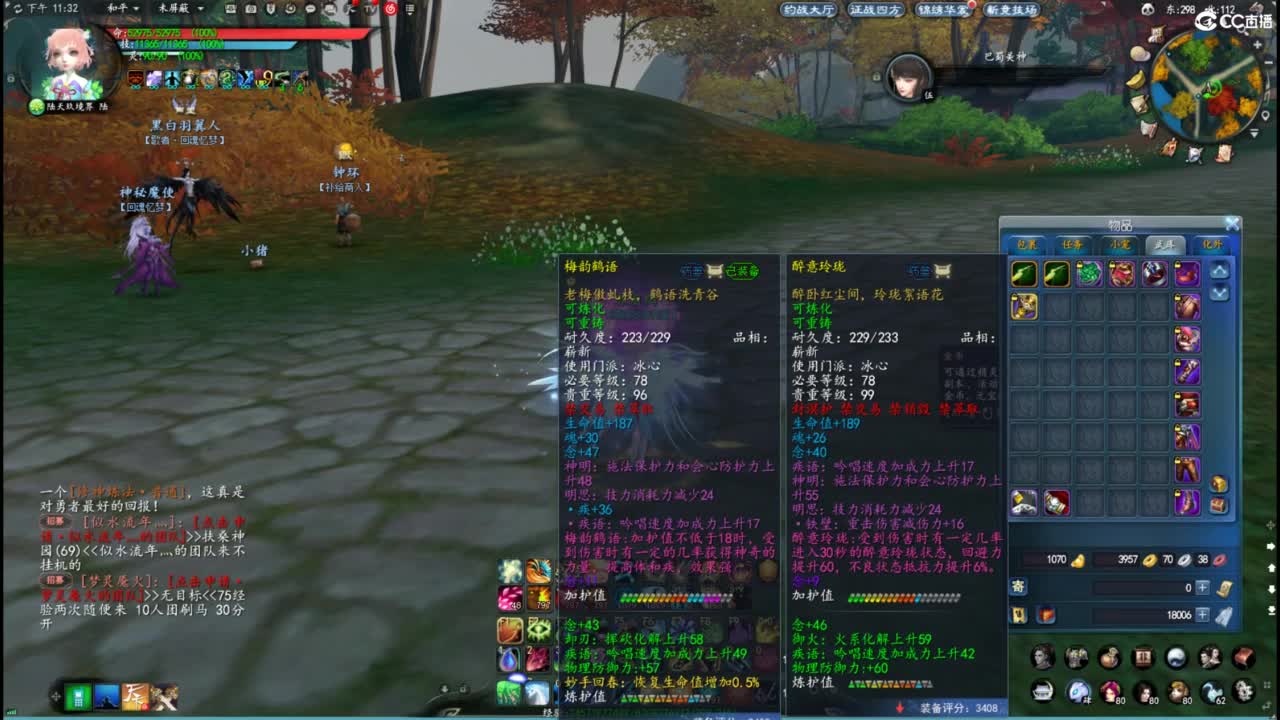1280x720 pixels.
Task: Select the red fire skill in the ability bar
Action: 539,597
